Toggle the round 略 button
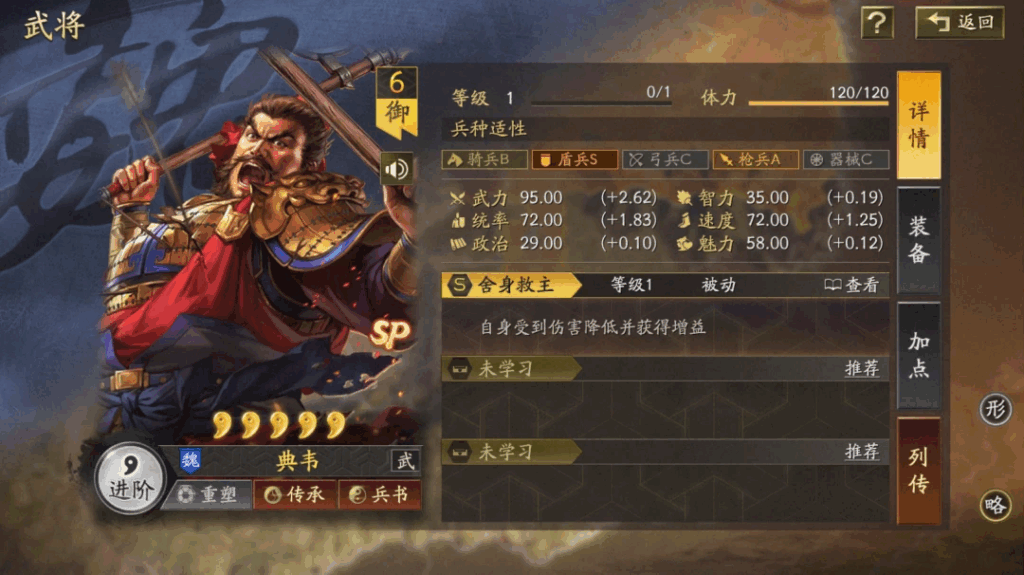This screenshot has height=575, width=1024. (x=995, y=506)
